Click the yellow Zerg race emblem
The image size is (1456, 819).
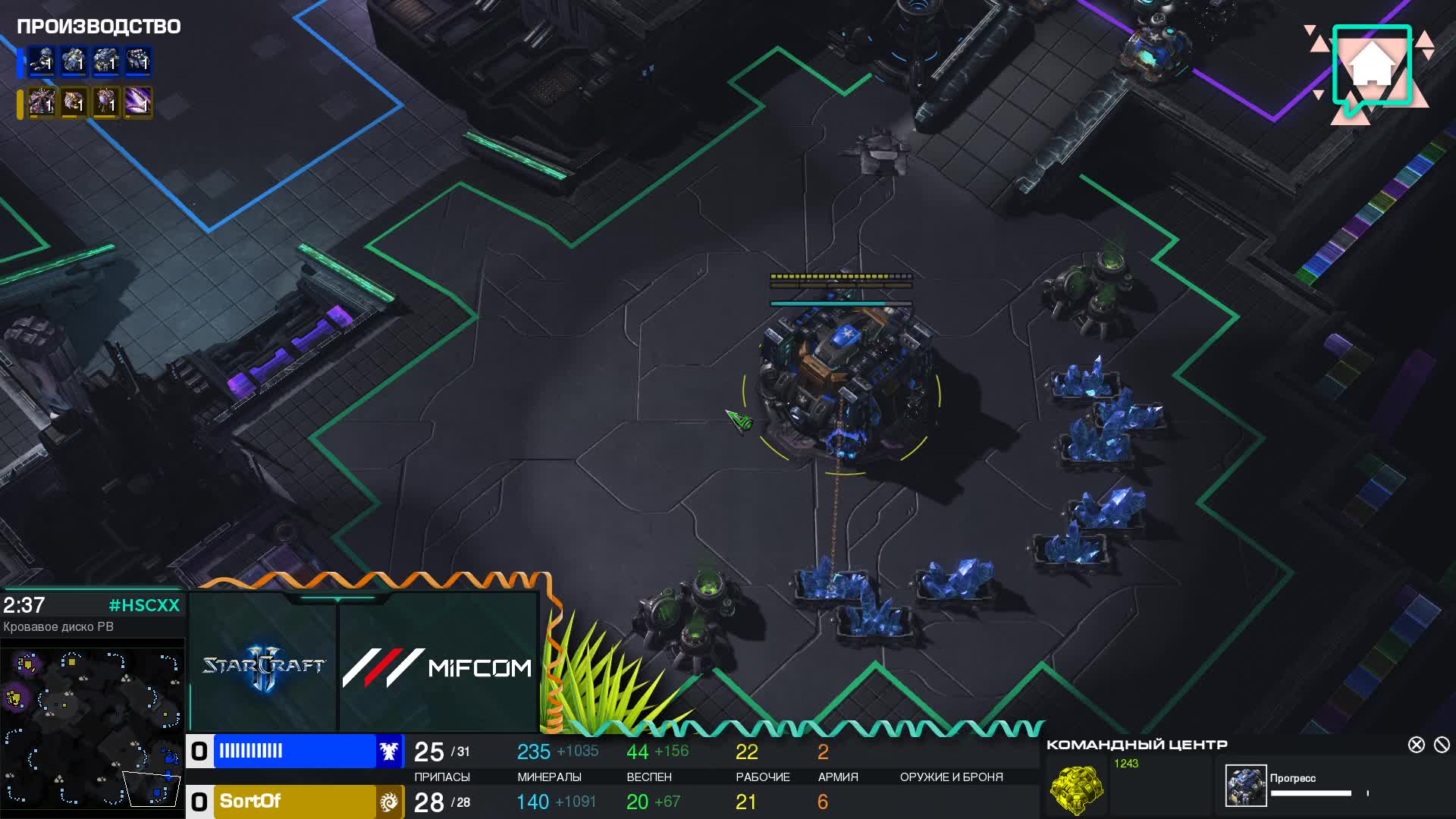coord(389,802)
